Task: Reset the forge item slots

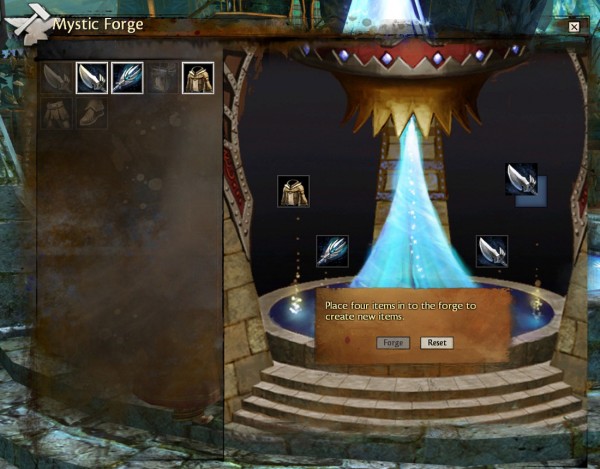Action: coord(436,343)
